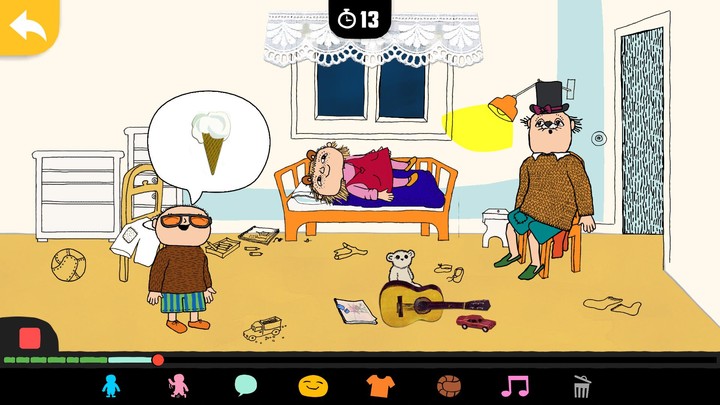Open the orange t-shirt clothing tool

[380, 385]
